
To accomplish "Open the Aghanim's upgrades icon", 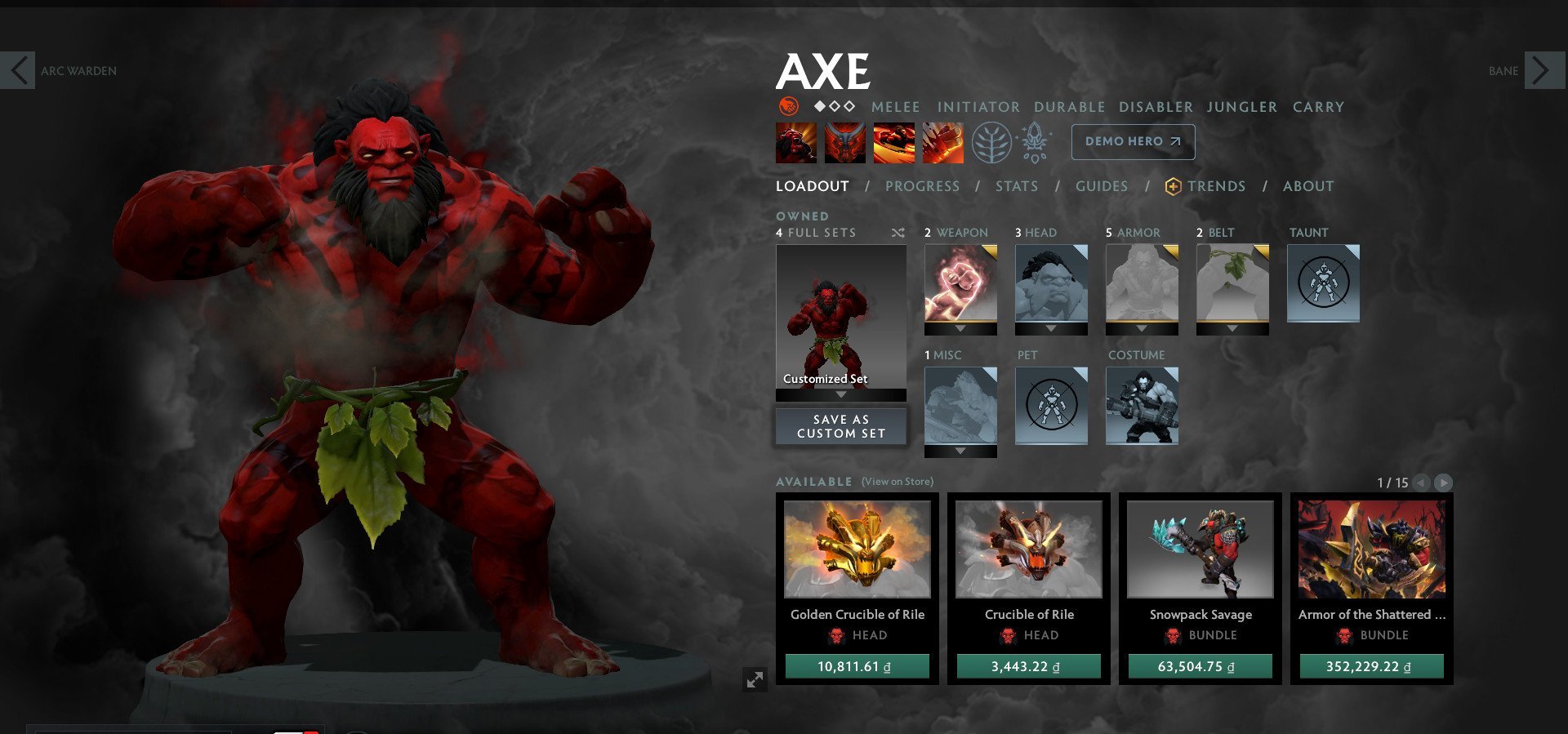I will (x=1034, y=142).
